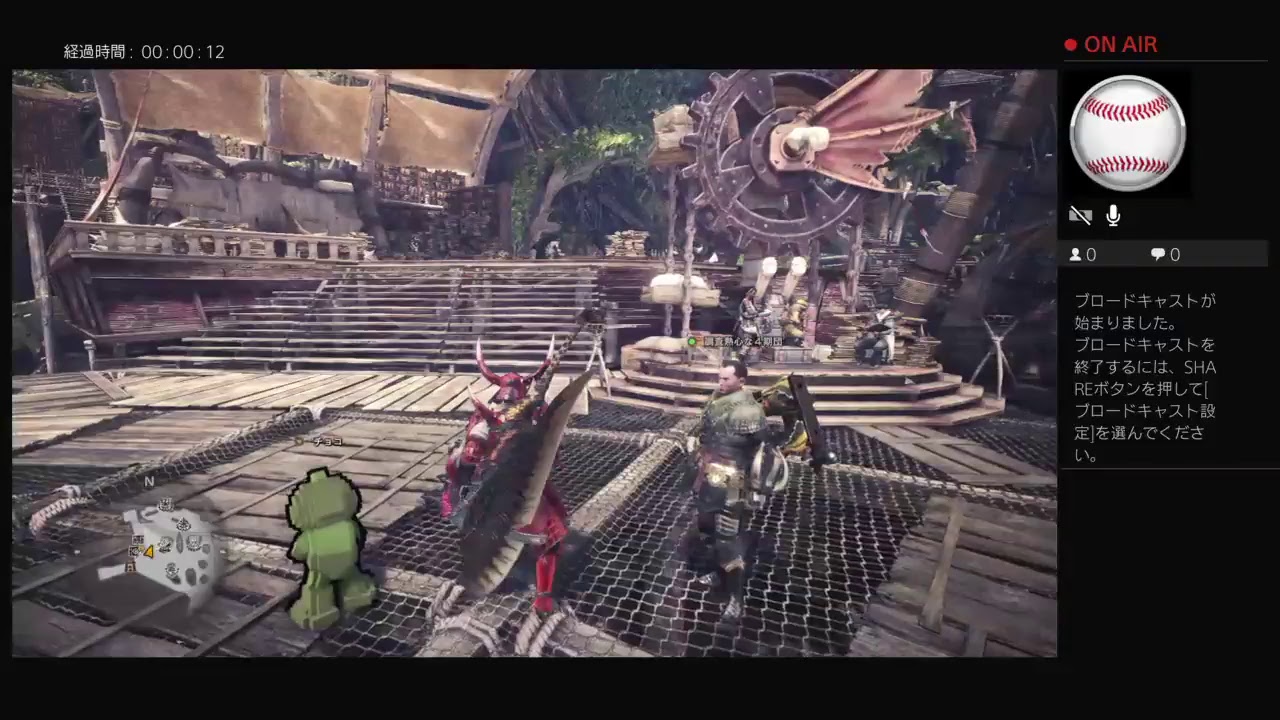This screenshot has height=720, width=1280.
Task: Click the item box icon on the minimap
Action: pyautogui.click(x=136, y=540)
